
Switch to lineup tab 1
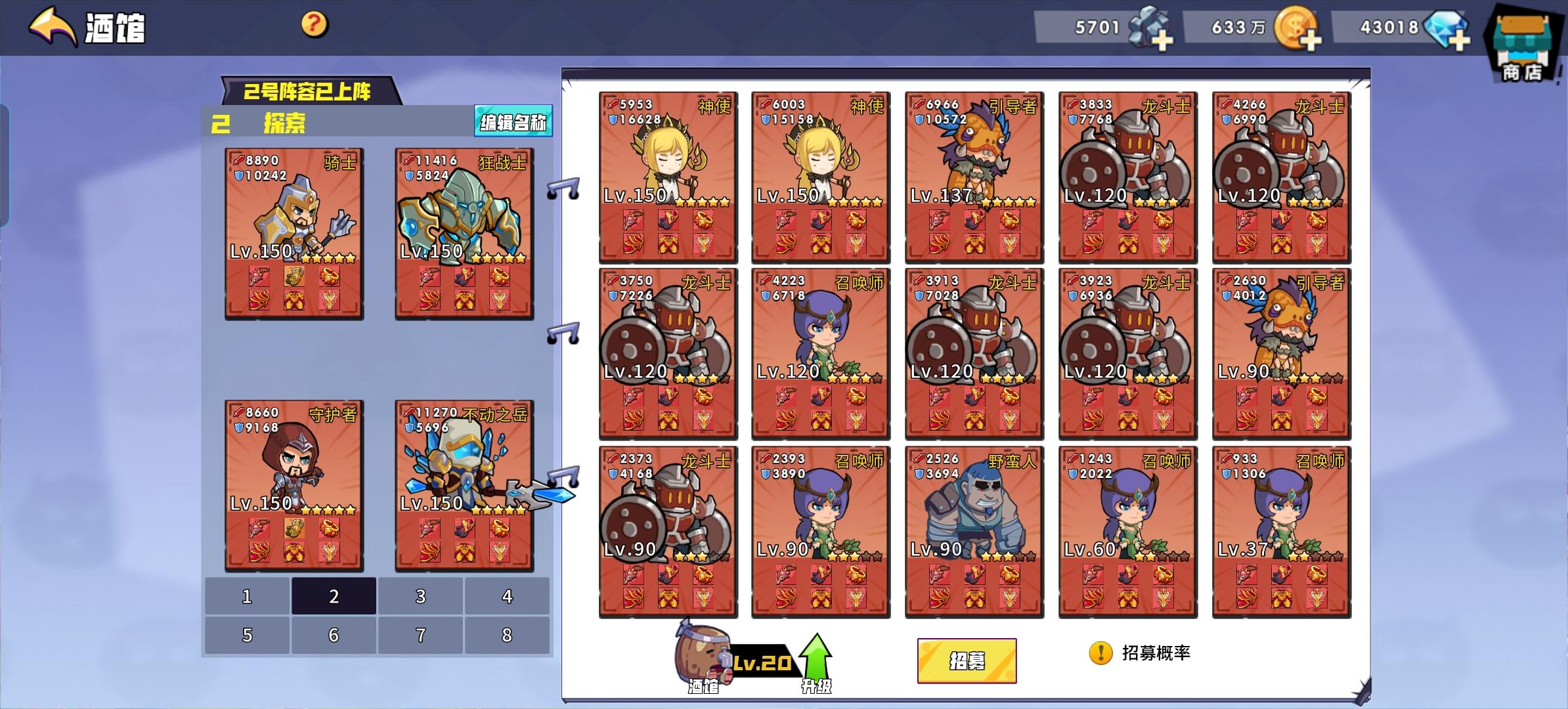click(246, 596)
